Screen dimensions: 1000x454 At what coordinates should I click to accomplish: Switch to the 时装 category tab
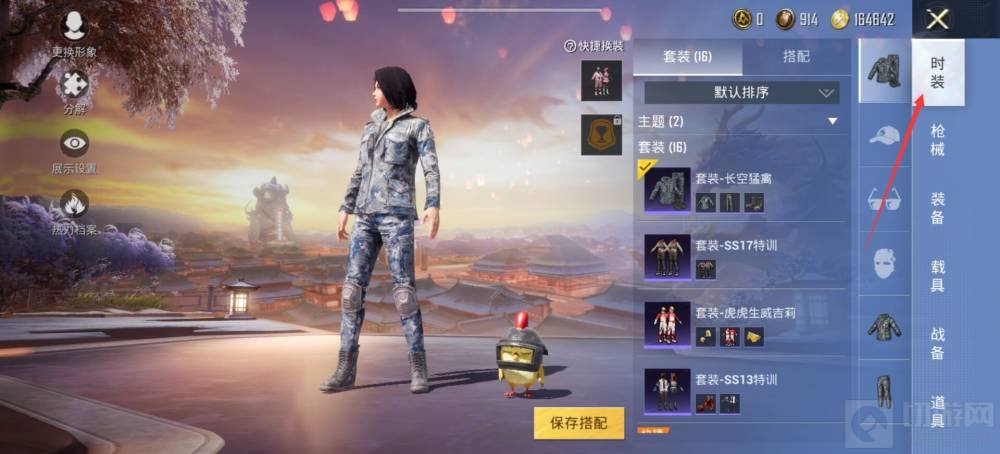938,73
